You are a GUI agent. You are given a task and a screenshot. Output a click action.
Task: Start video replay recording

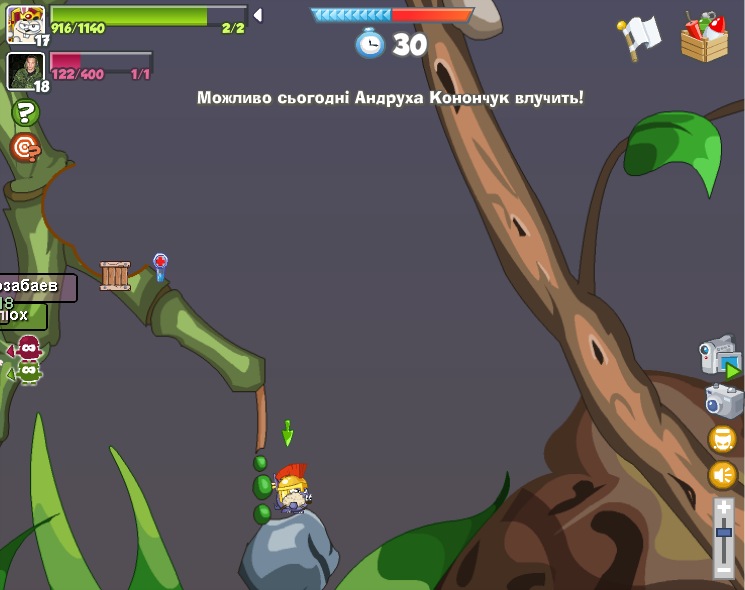click(720, 357)
